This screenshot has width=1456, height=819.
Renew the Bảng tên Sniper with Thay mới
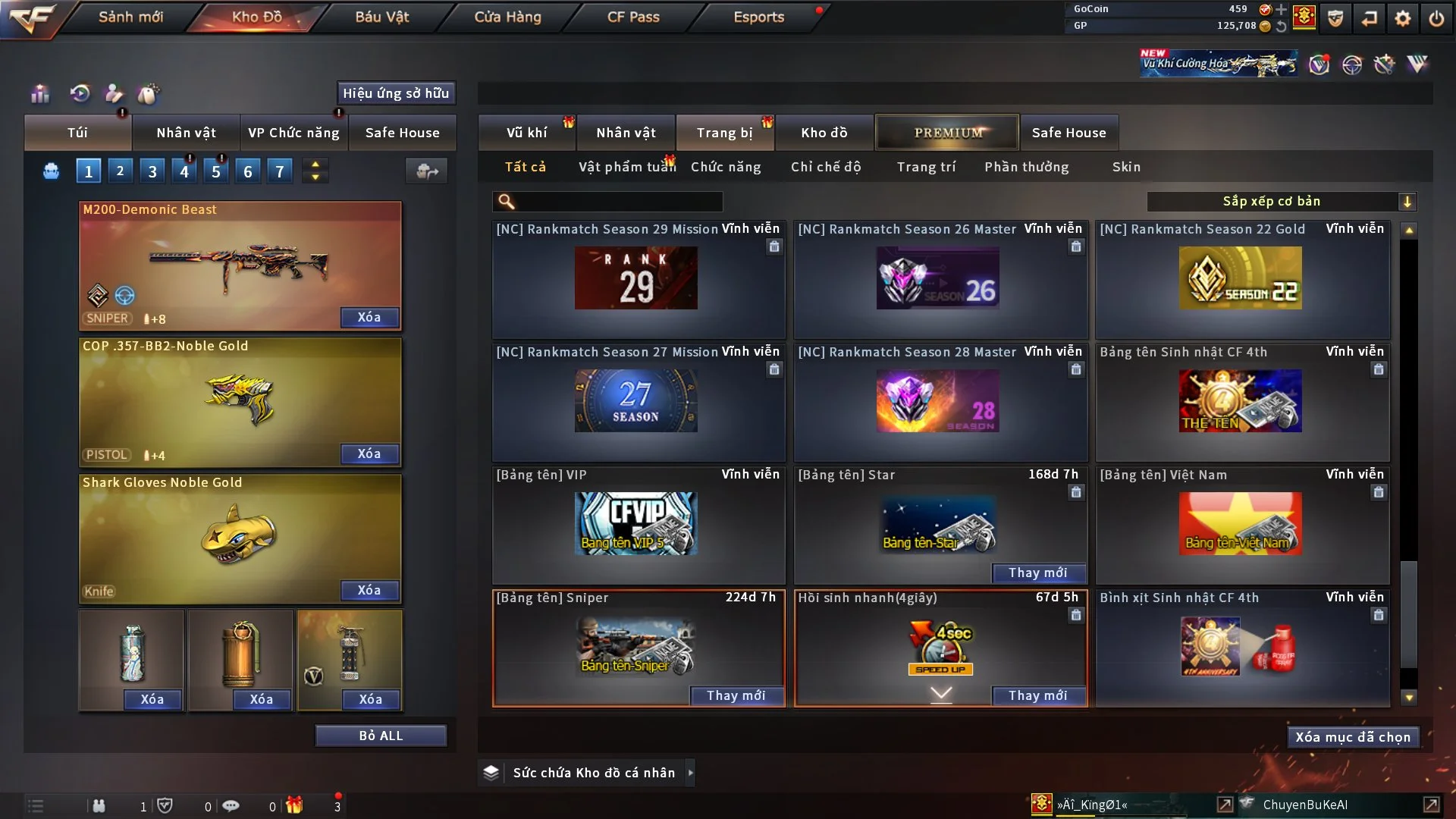point(736,695)
